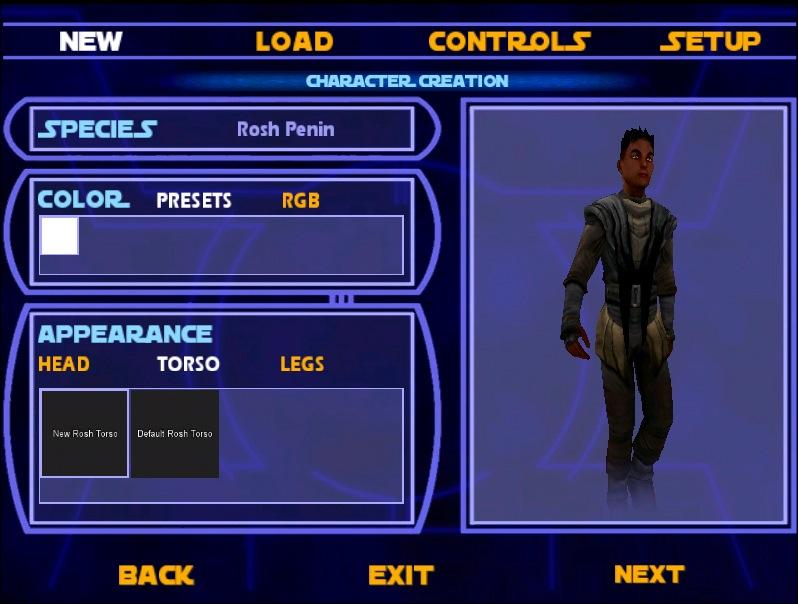Continue with the Next button

tap(649, 574)
